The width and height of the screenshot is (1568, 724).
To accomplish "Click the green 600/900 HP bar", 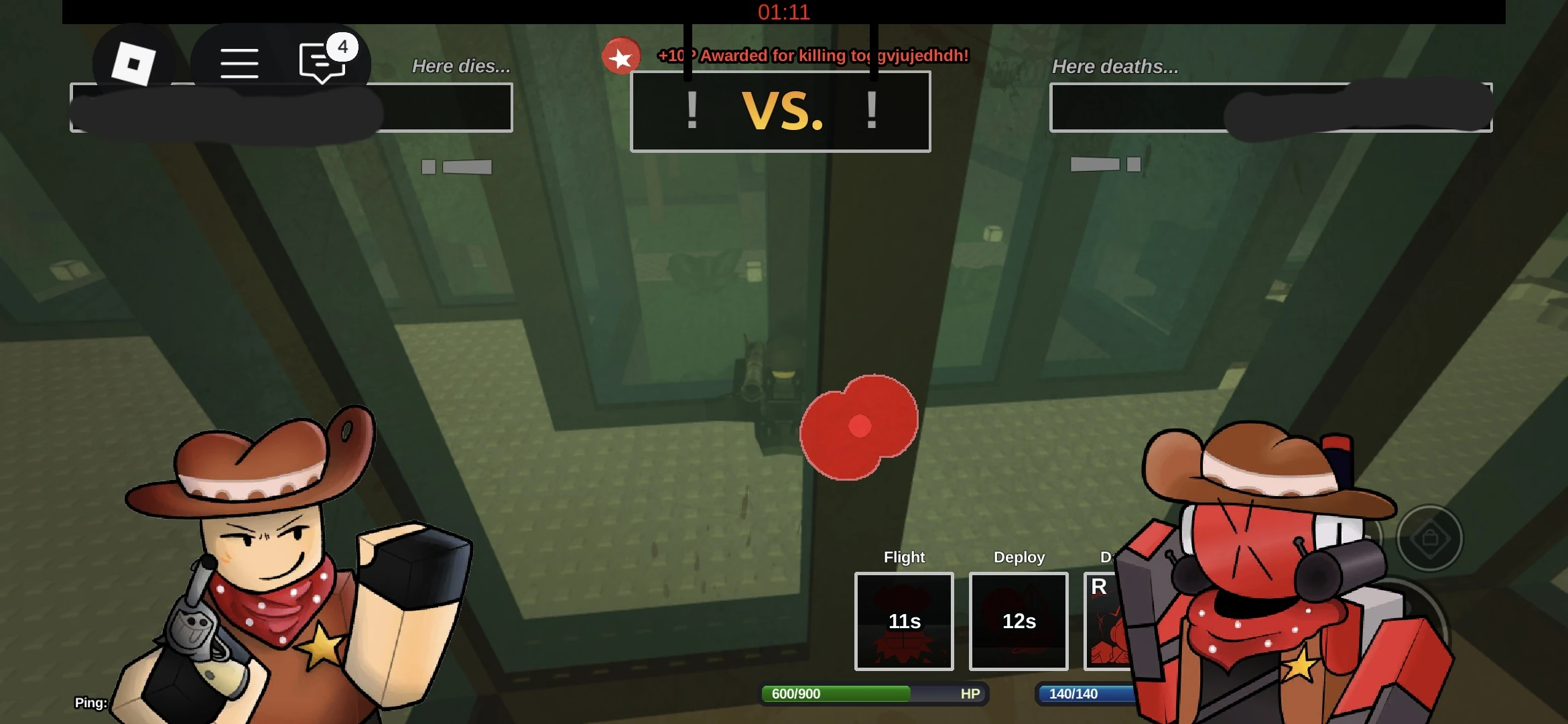I will 836,695.
